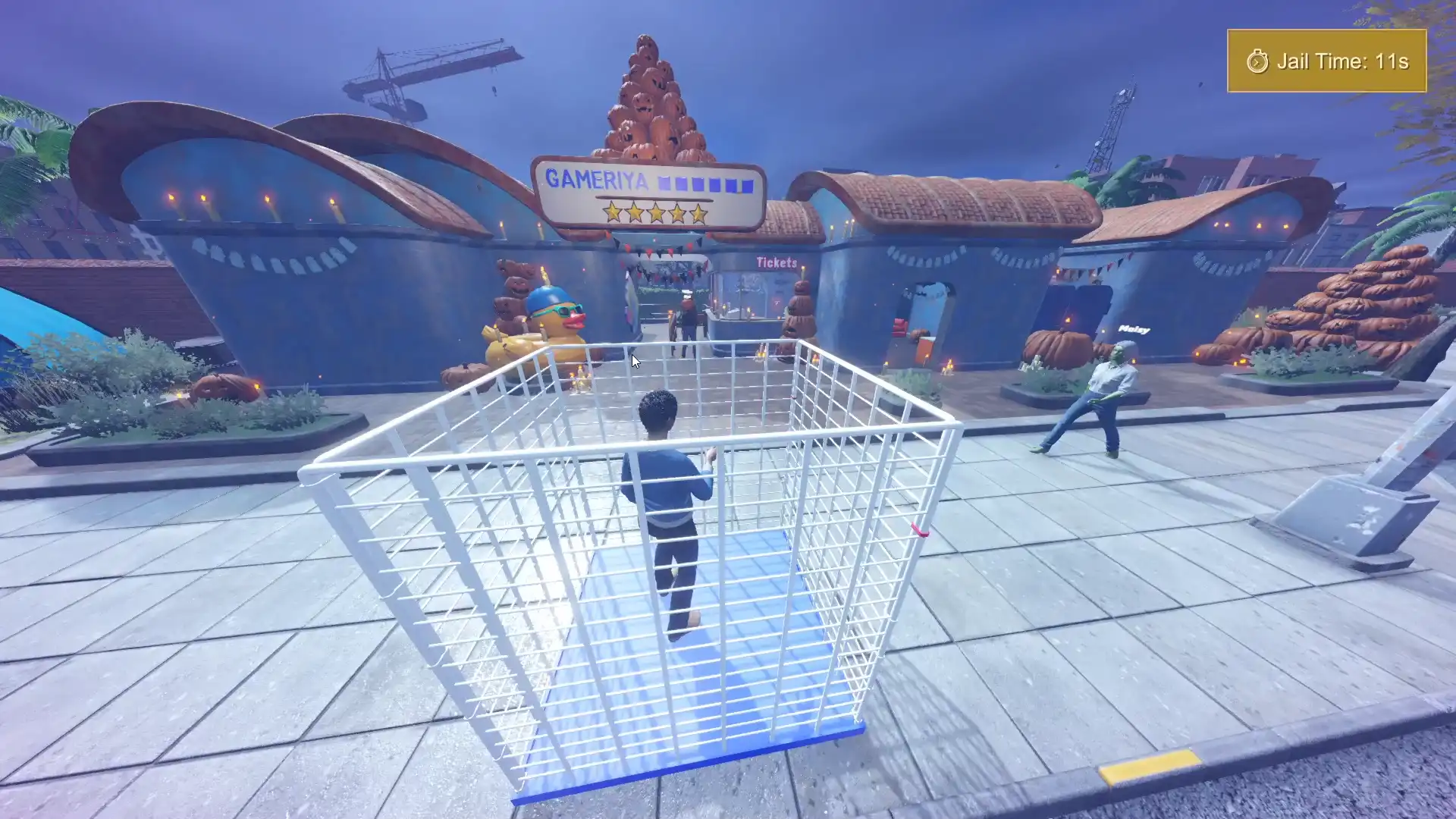This screenshot has width=1456, height=819.
Task: Click the middle star on the GAMERIYA sign
Action: pyautogui.click(x=657, y=214)
